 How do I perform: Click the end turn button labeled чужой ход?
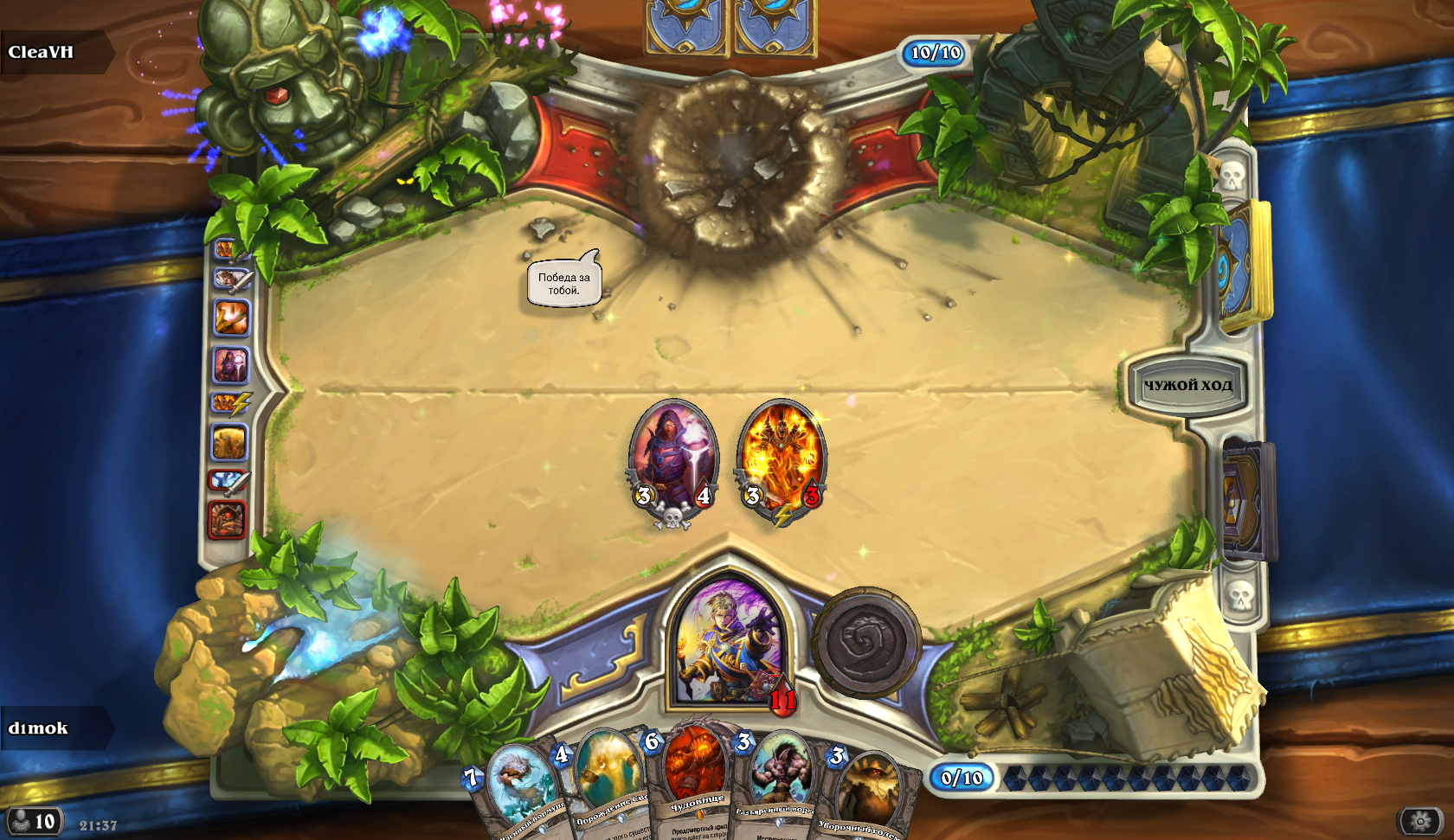pyautogui.click(x=1187, y=385)
